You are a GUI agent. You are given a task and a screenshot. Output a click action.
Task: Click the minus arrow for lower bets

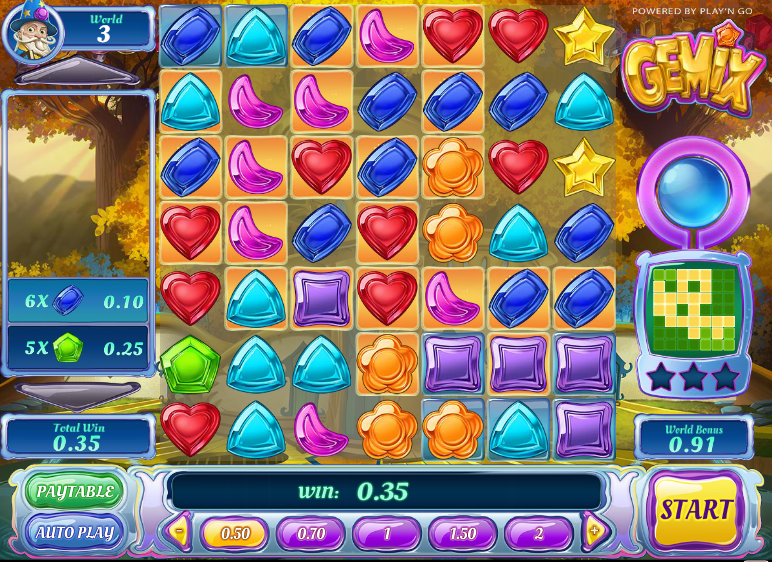pyautogui.click(x=180, y=532)
